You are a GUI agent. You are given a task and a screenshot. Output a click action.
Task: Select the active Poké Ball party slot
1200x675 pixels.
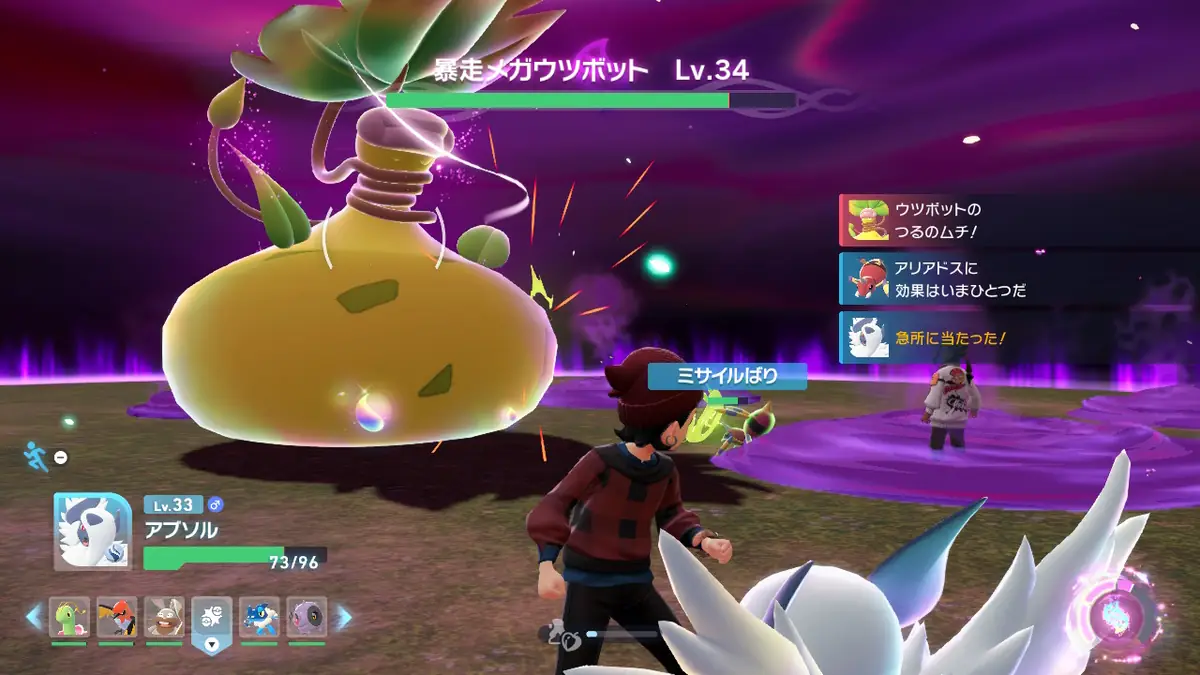pyautogui.click(x=212, y=619)
